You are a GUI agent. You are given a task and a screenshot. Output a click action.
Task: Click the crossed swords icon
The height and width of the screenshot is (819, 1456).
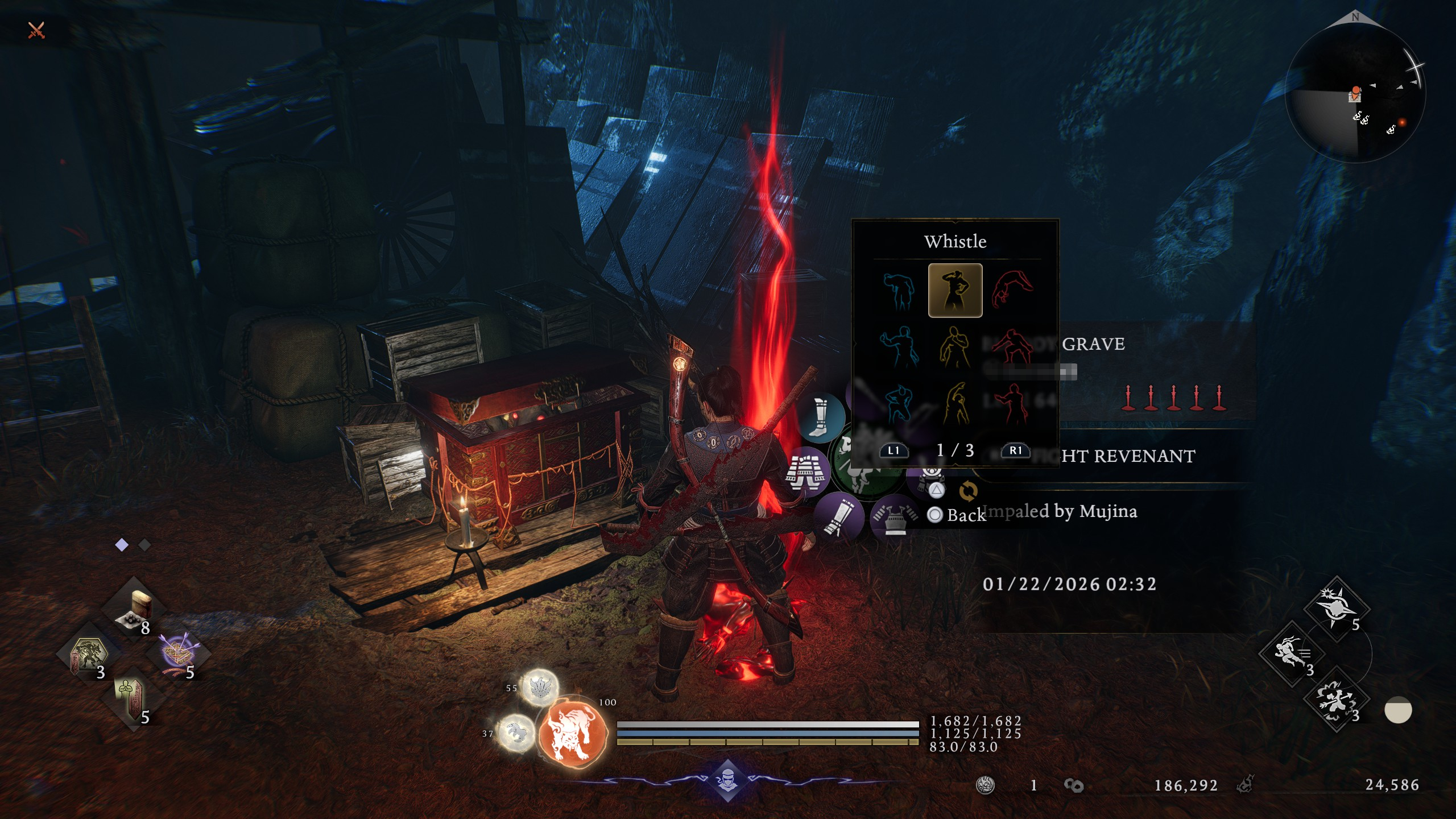click(x=36, y=30)
